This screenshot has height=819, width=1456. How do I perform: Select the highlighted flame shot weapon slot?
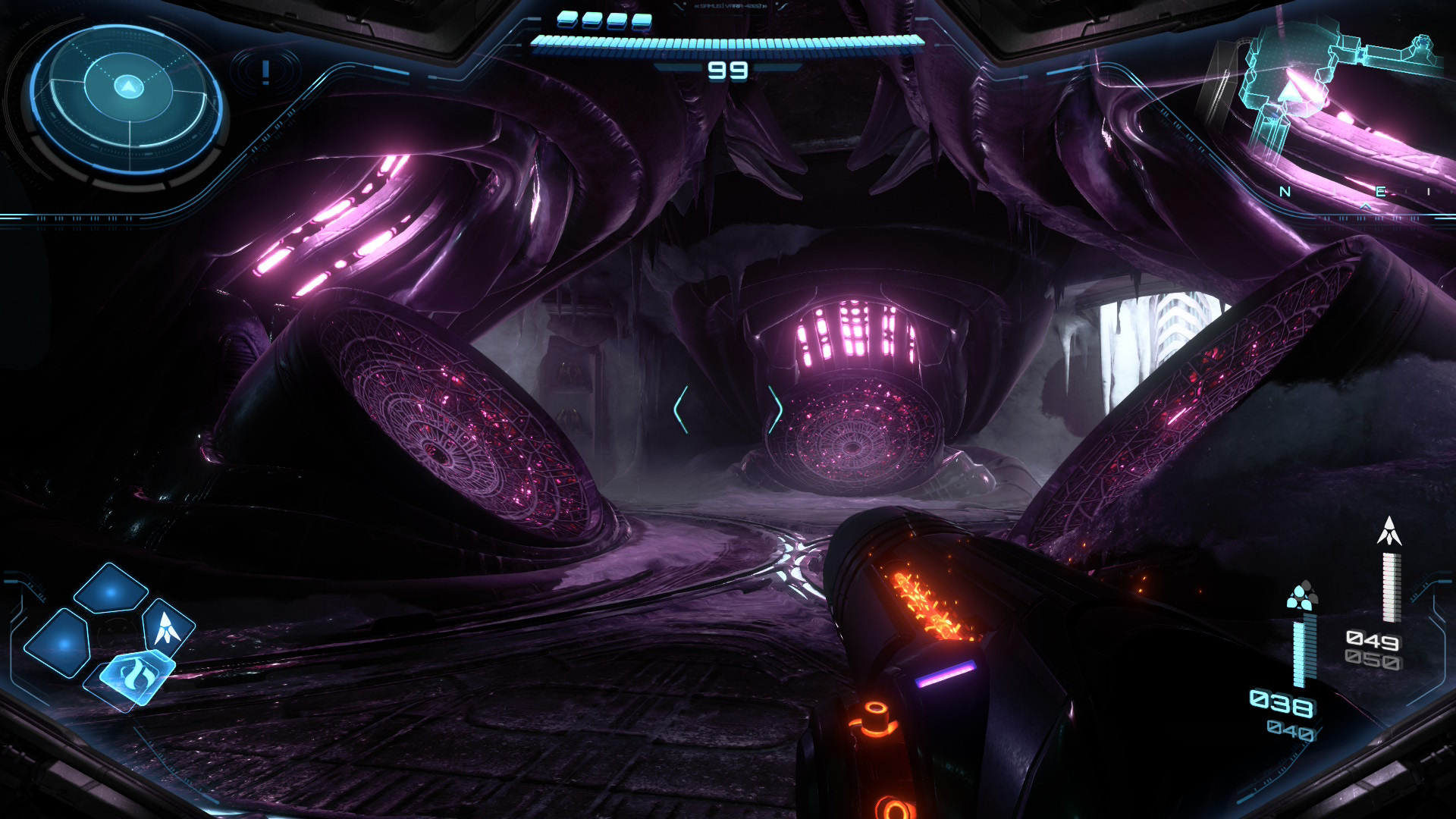[x=135, y=676]
